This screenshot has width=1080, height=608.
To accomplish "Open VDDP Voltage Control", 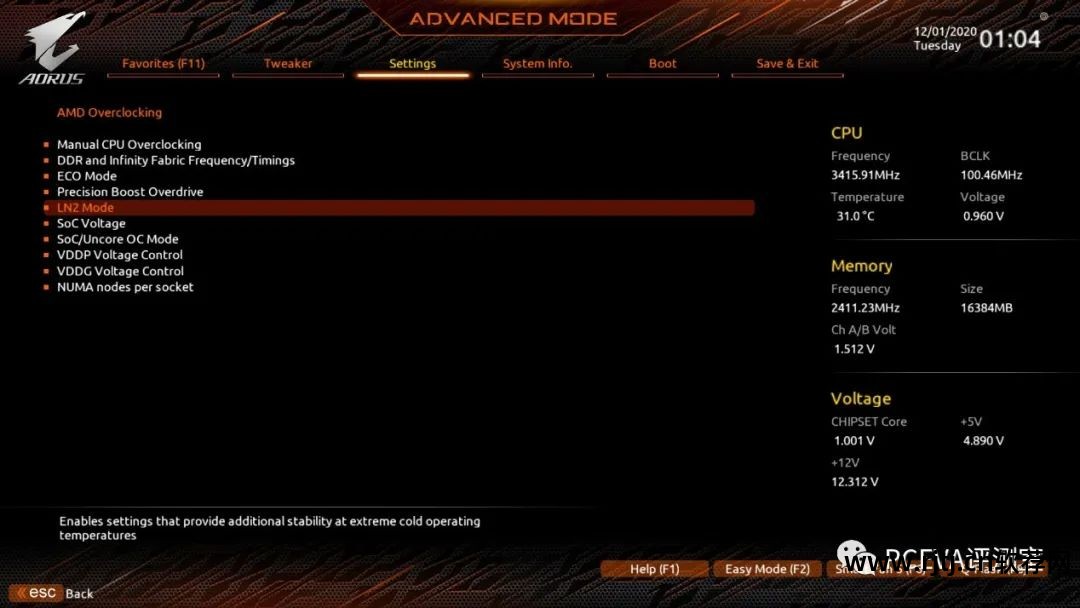I will click(x=120, y=255).
